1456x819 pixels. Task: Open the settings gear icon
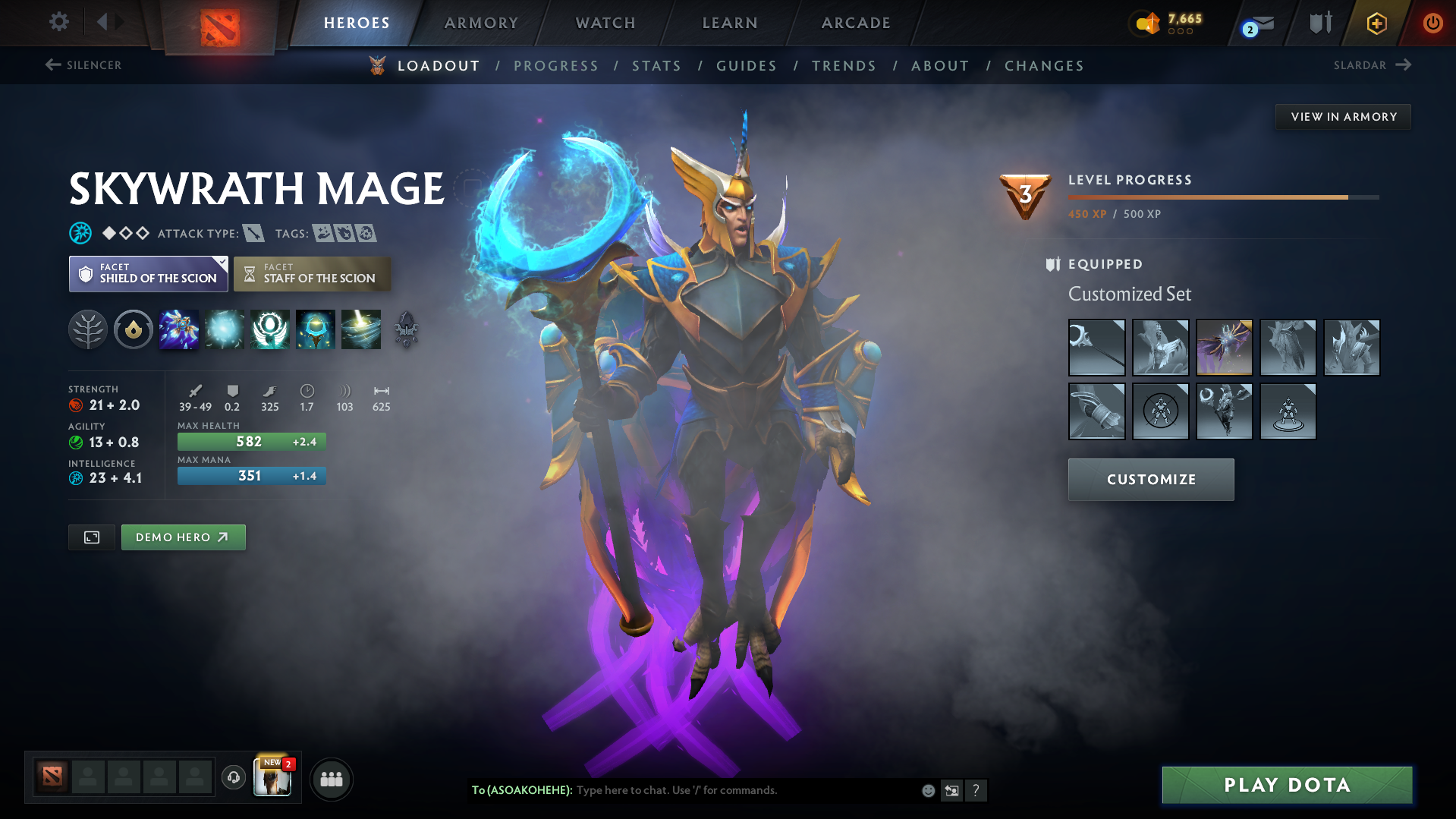click(58, 22)
